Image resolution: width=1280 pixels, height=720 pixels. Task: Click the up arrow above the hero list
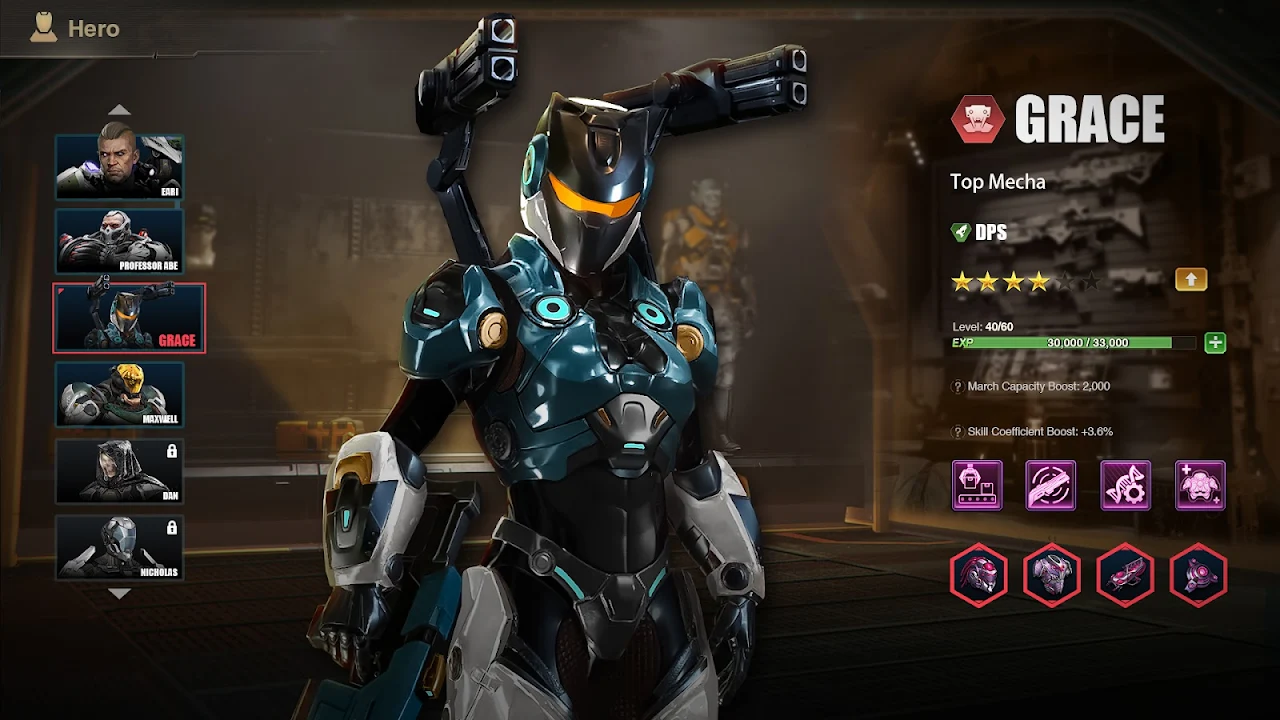click(119, 110)
